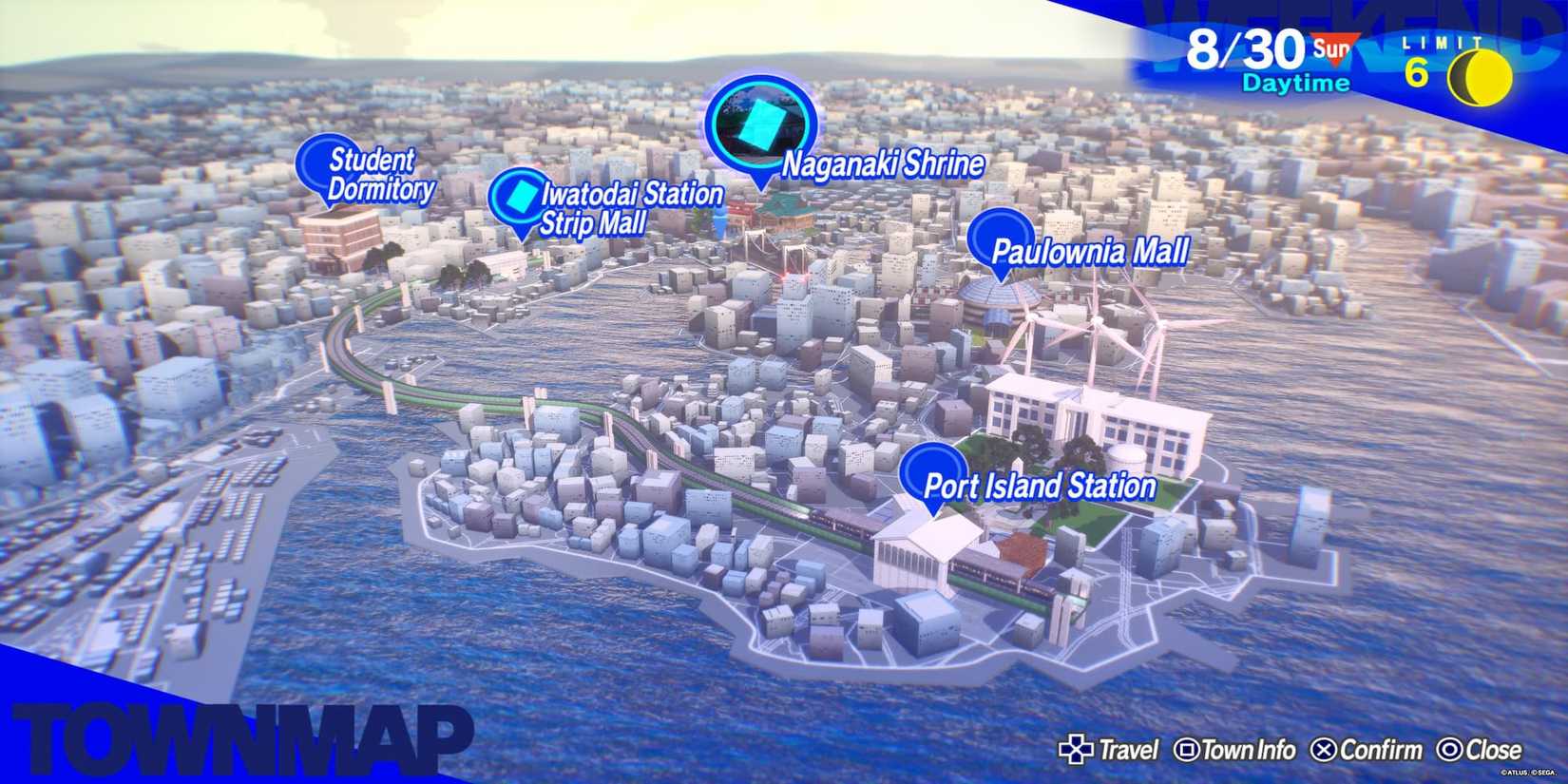Click the 8/30 date display

tap(1245, 49)
